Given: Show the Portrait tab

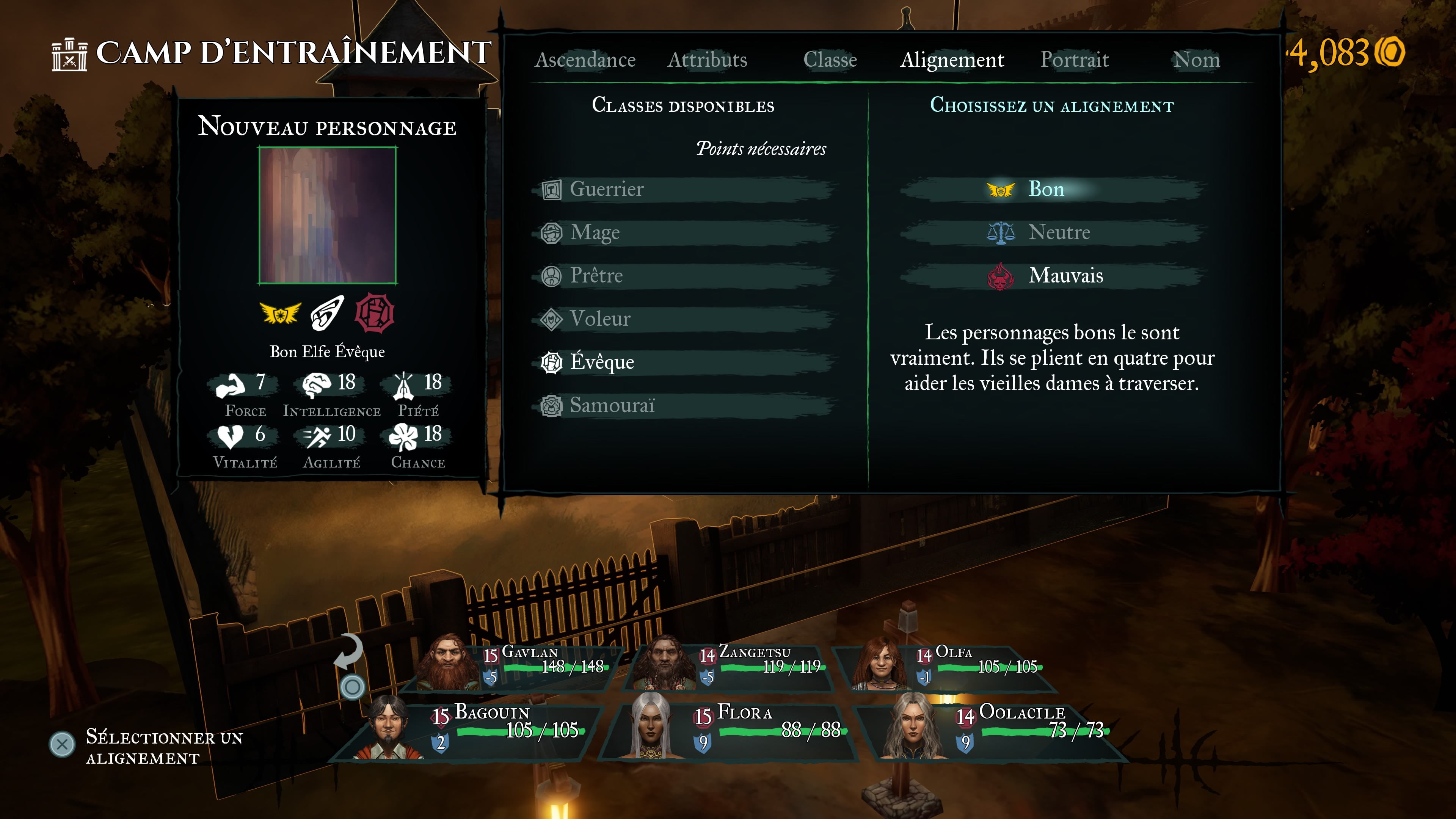Looking at the screenshot, I should (x=1075, y=60).
